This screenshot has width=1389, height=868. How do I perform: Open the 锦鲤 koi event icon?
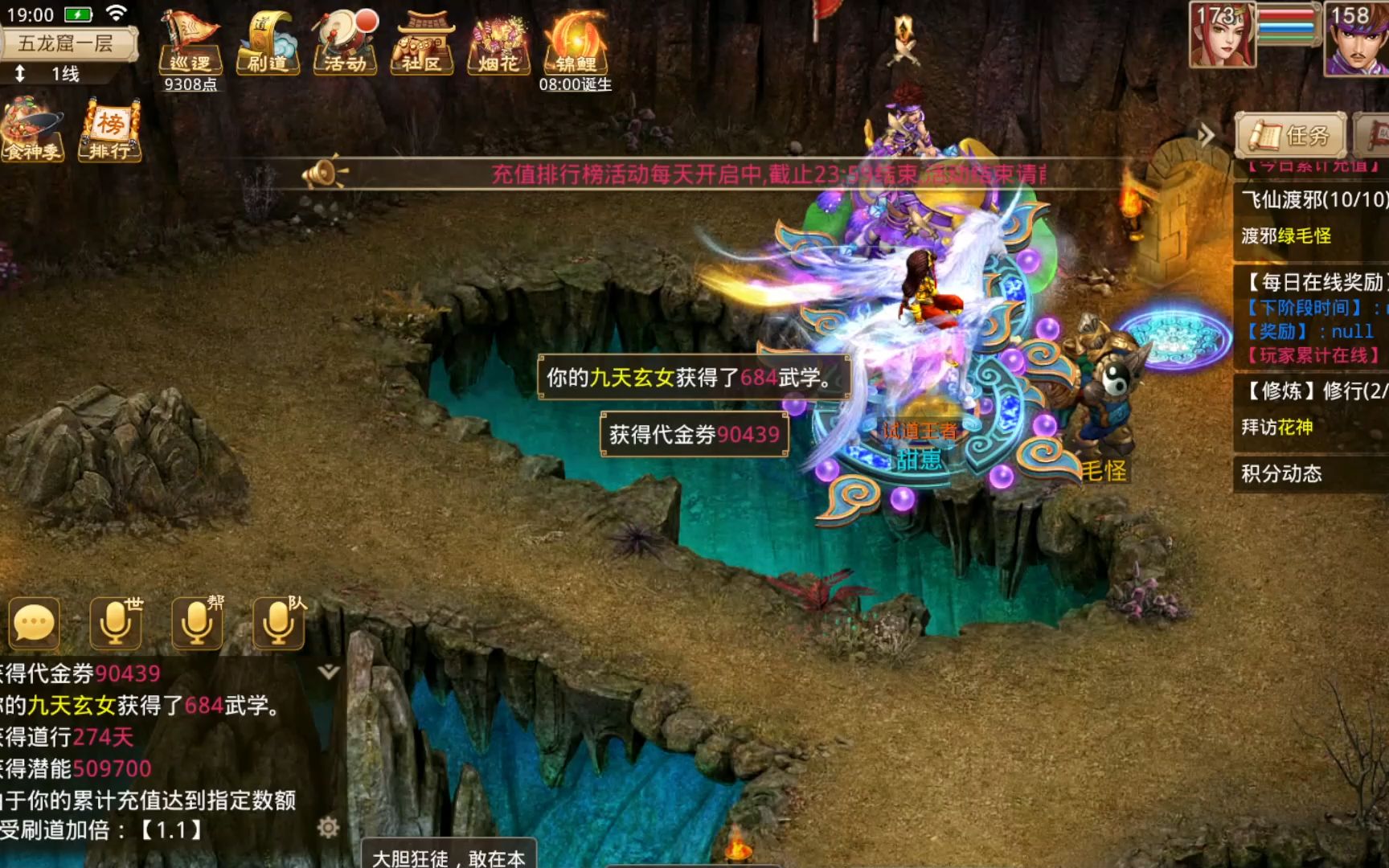pos(576,43)
